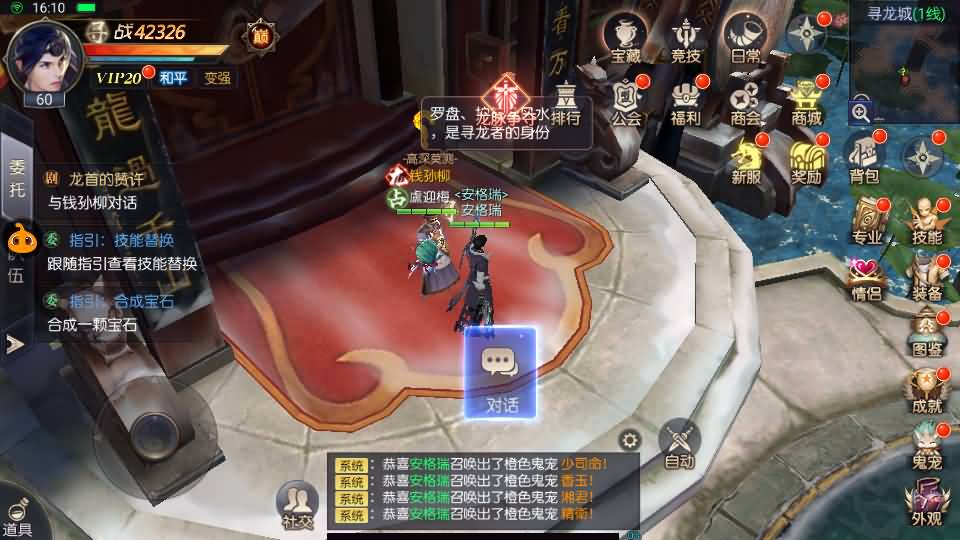Click the 变强 get-stronger button
960x540 pixels.
(217, 78)
